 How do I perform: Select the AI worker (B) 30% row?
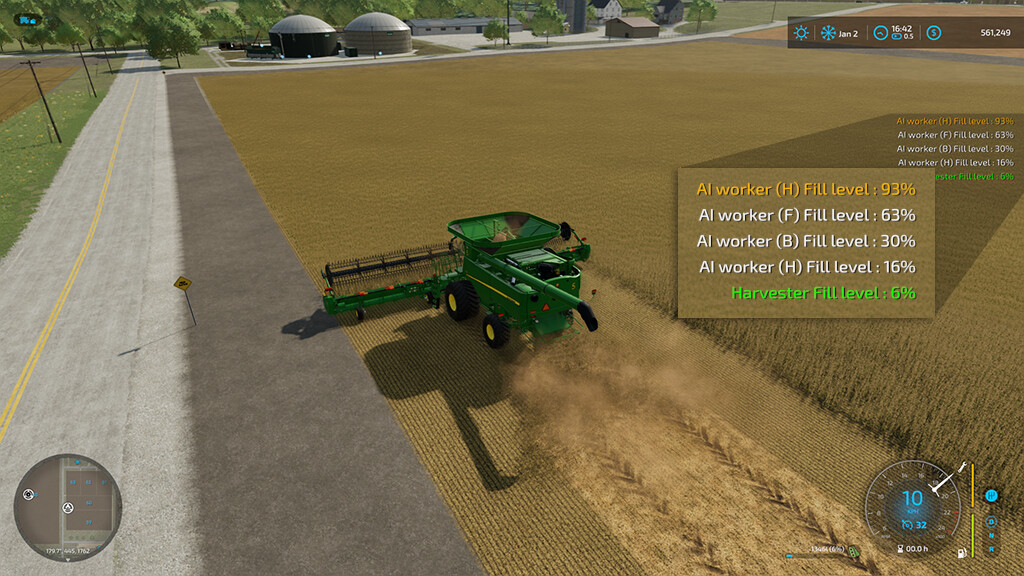click(806, 241)
